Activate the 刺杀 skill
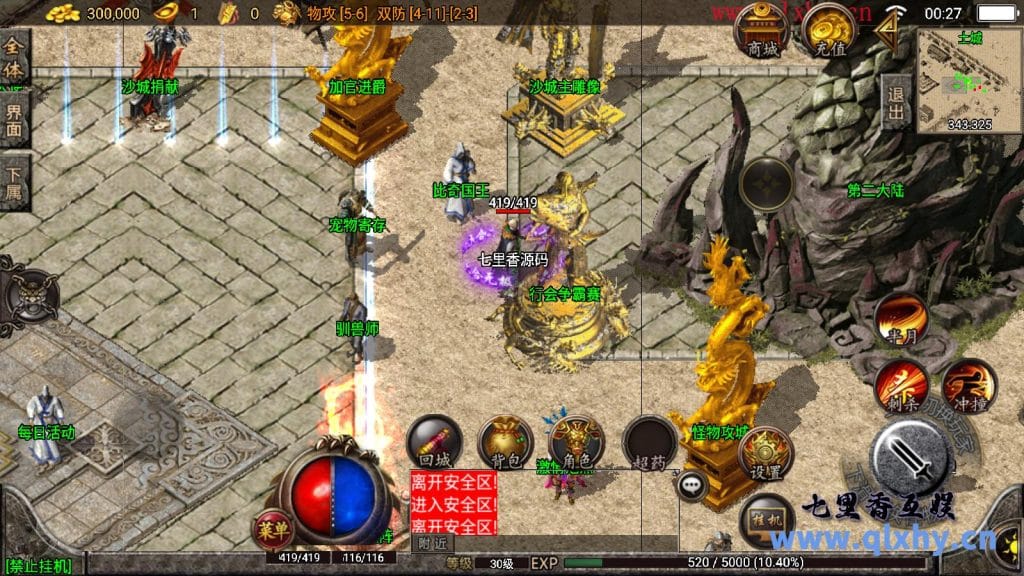This screenshot has height=576, width=1024. [x=900, y=386]
